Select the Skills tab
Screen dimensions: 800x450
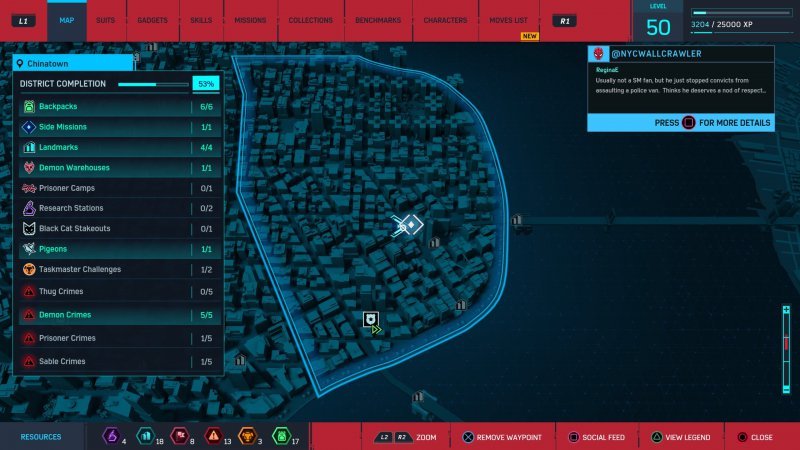tap(201, 20)
